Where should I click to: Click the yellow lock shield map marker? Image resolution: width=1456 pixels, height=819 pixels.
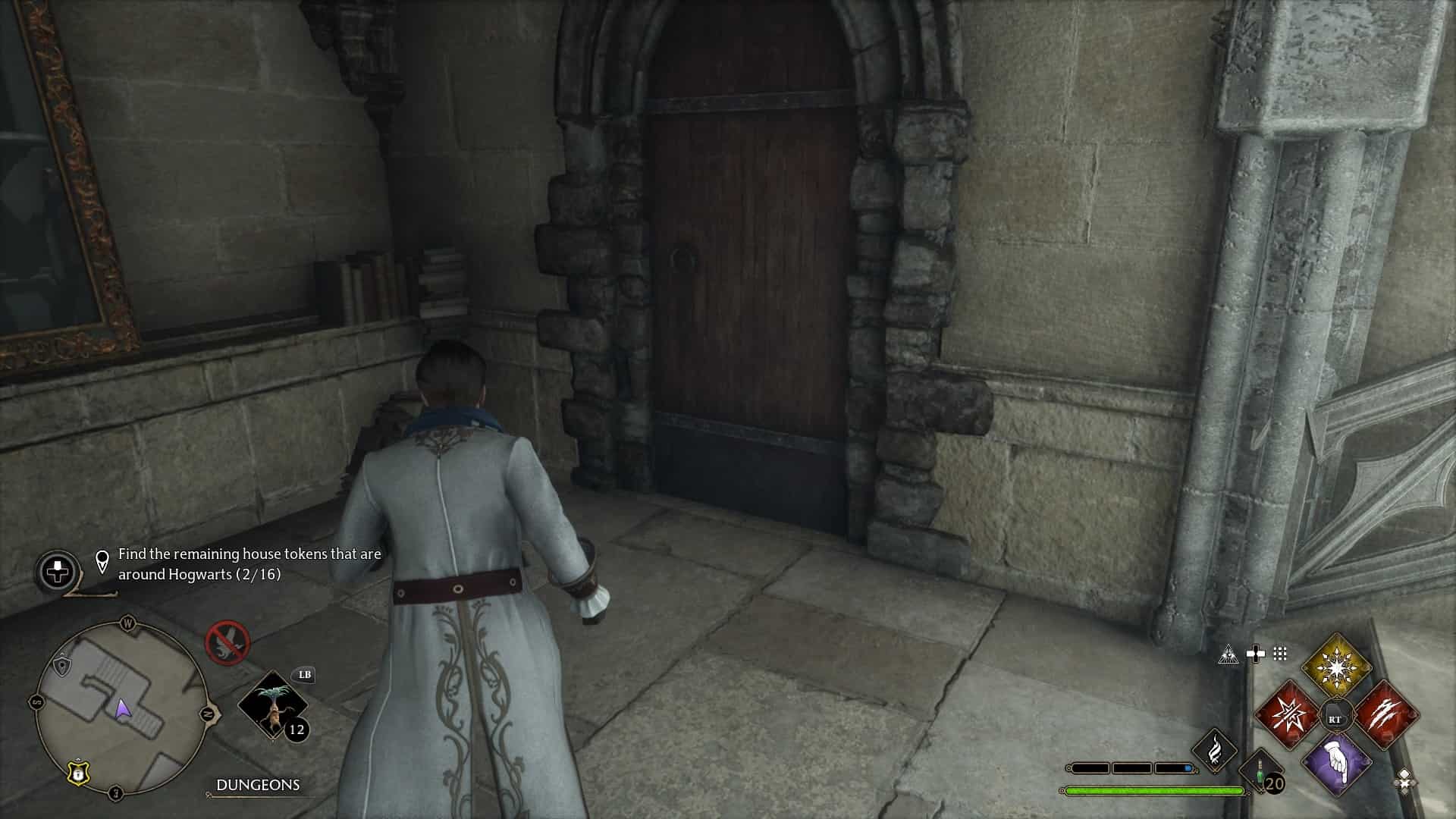(x=78, y=773)
